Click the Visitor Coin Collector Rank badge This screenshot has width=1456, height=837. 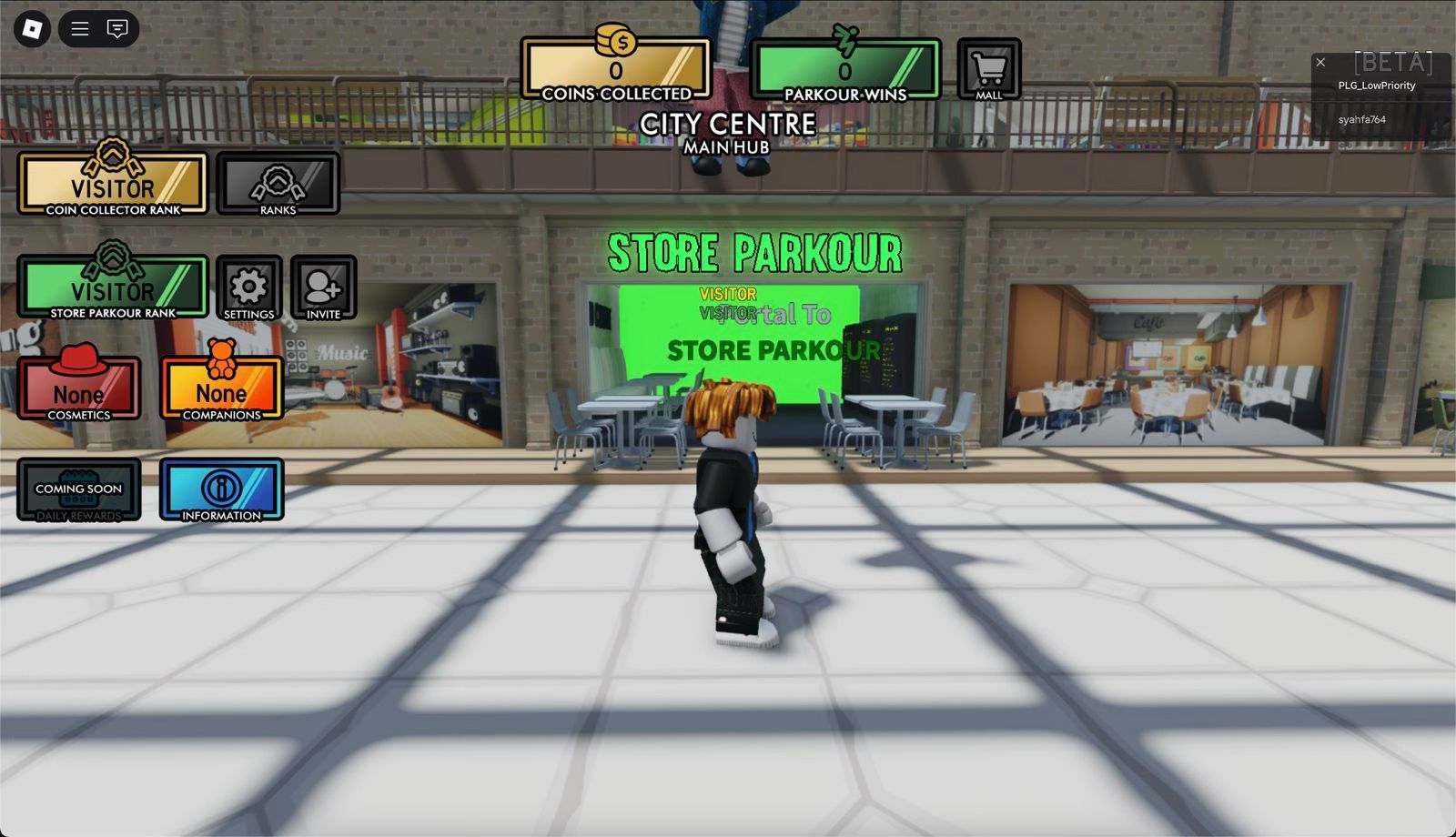pos(113,185)
